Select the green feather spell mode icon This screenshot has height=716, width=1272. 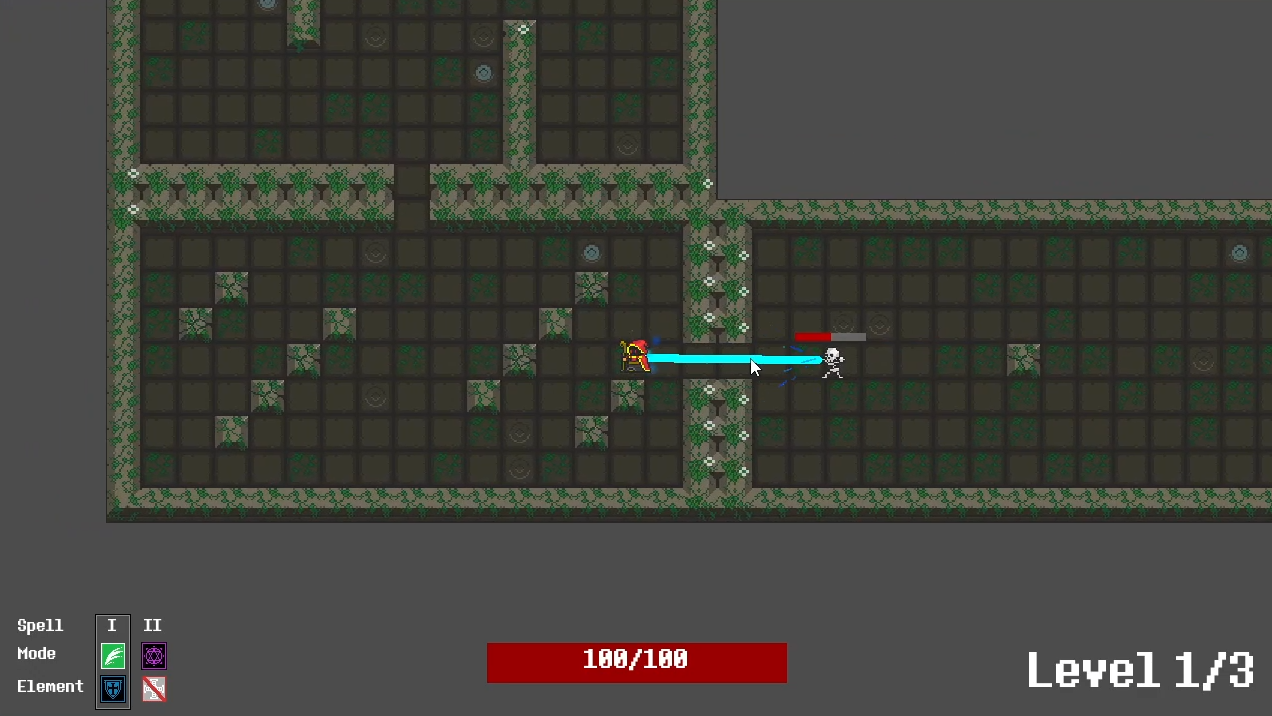[113, 656]
